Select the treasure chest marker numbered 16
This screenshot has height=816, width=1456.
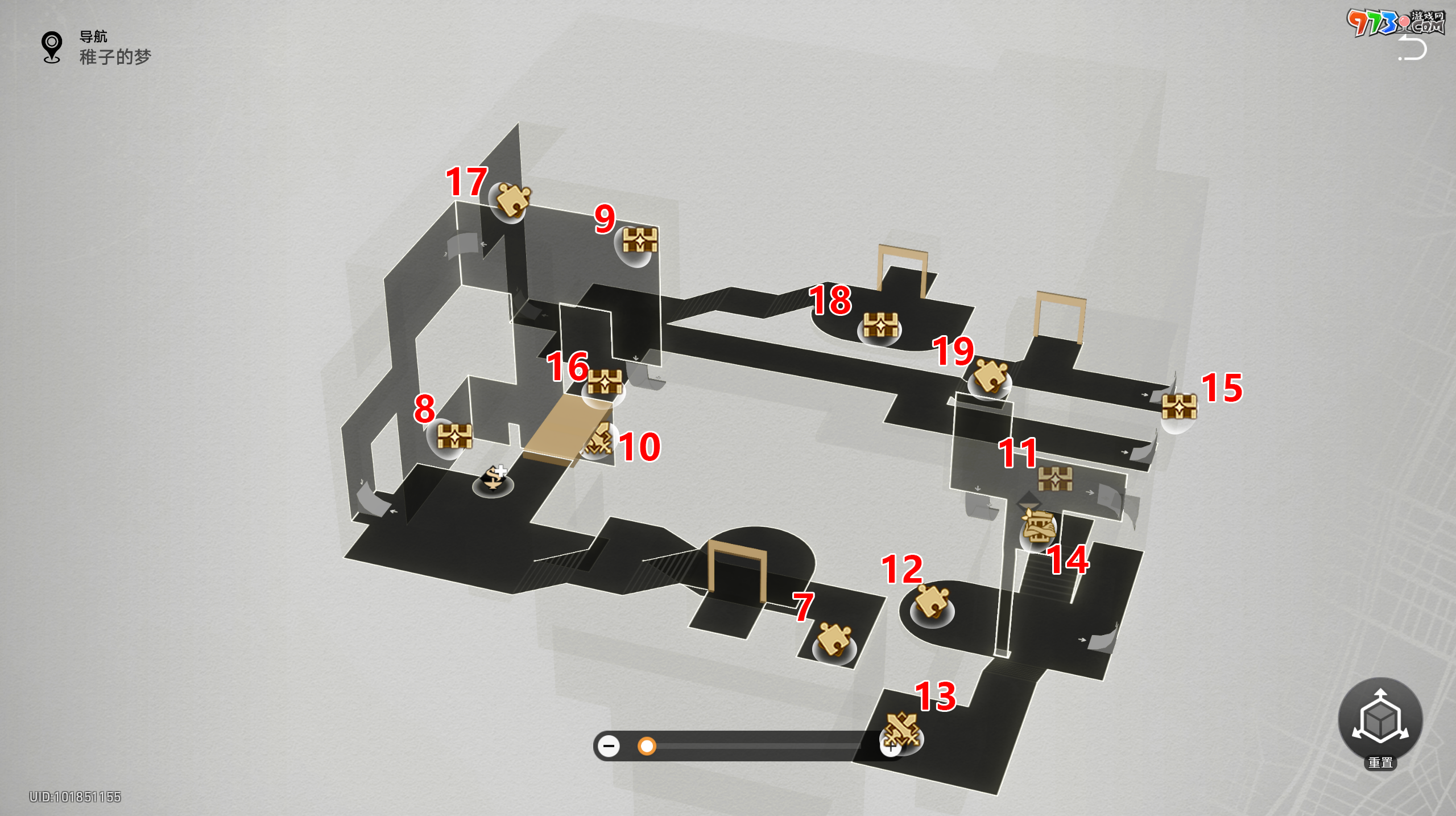pos(604,383)
